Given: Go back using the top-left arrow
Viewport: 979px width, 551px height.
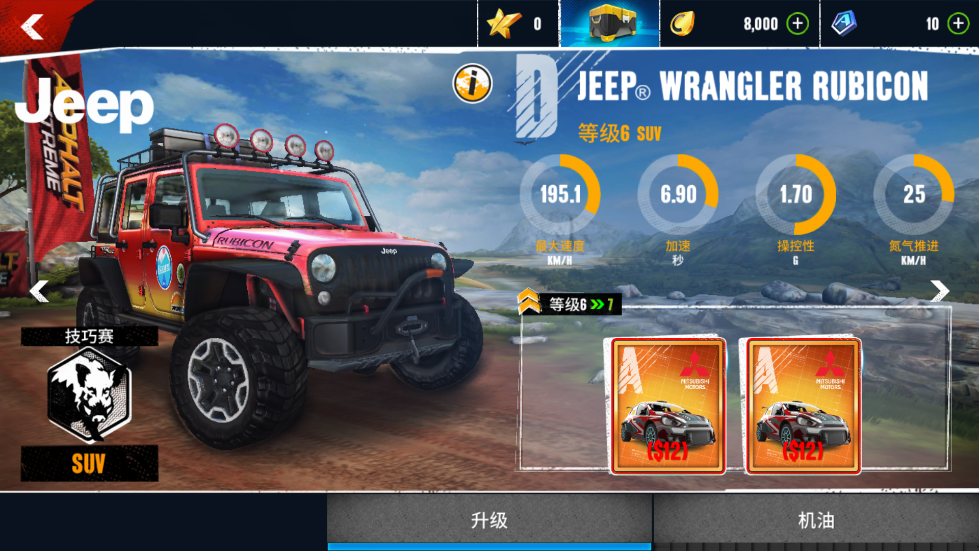Looking at the screenshot, I should tap(33, 26).
